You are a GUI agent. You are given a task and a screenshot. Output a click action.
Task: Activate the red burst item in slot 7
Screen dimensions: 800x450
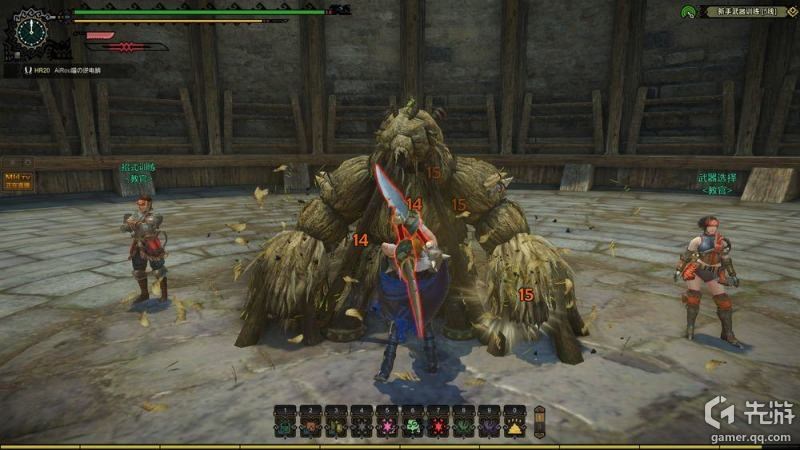[437, 426]
